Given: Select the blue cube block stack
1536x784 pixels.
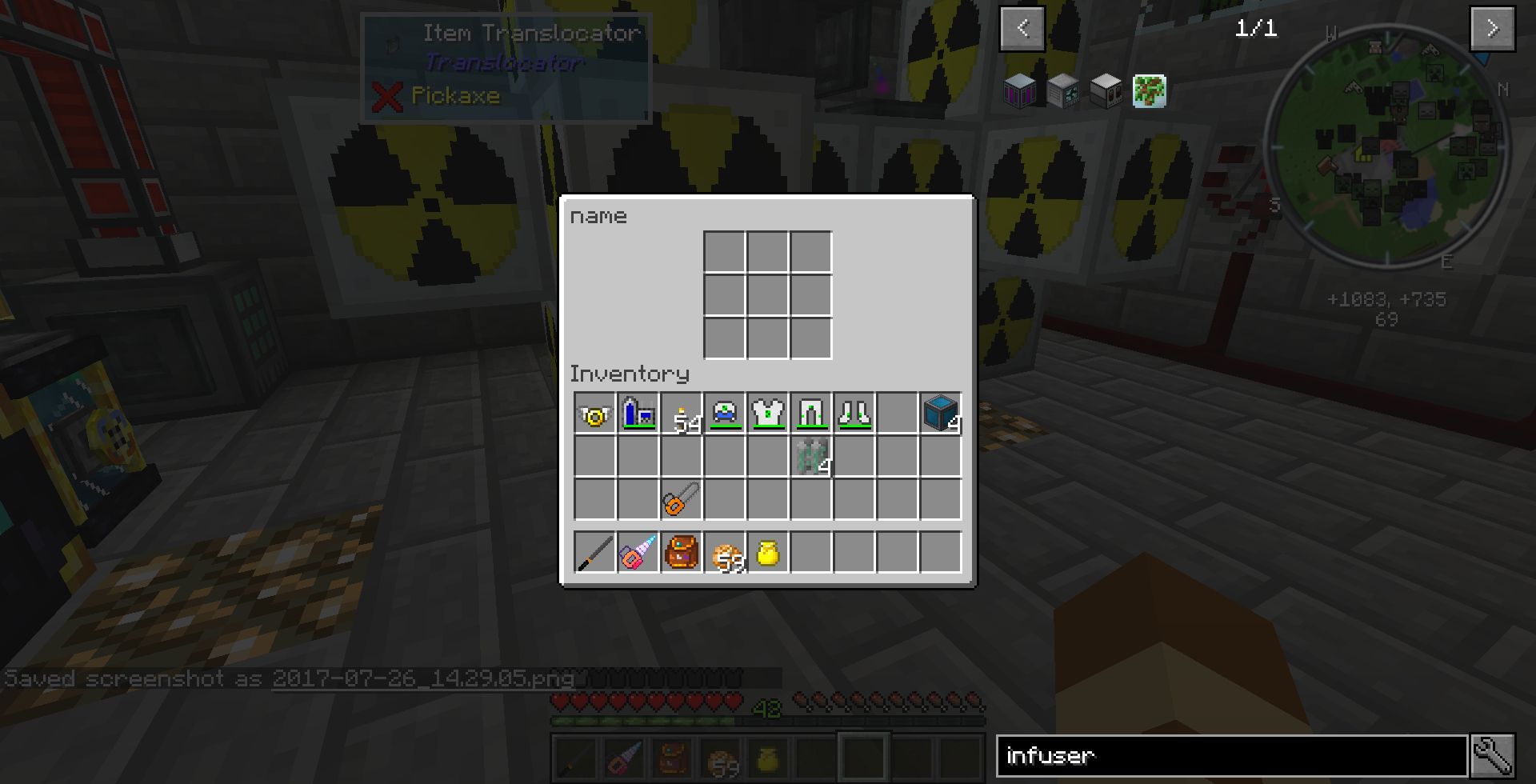Looking at the screenshot, I should tap(941, 414).
